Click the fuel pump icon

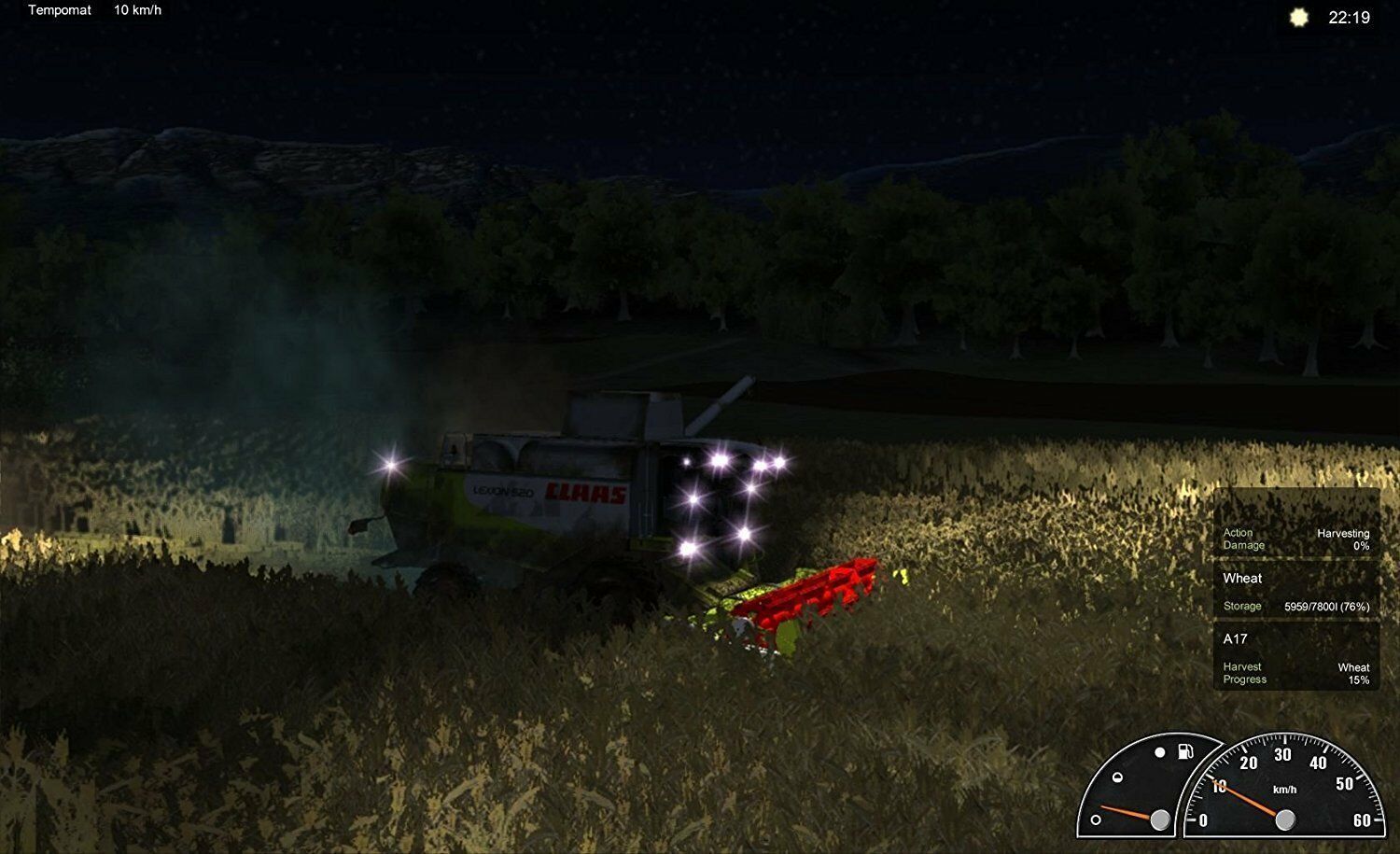1185,750
